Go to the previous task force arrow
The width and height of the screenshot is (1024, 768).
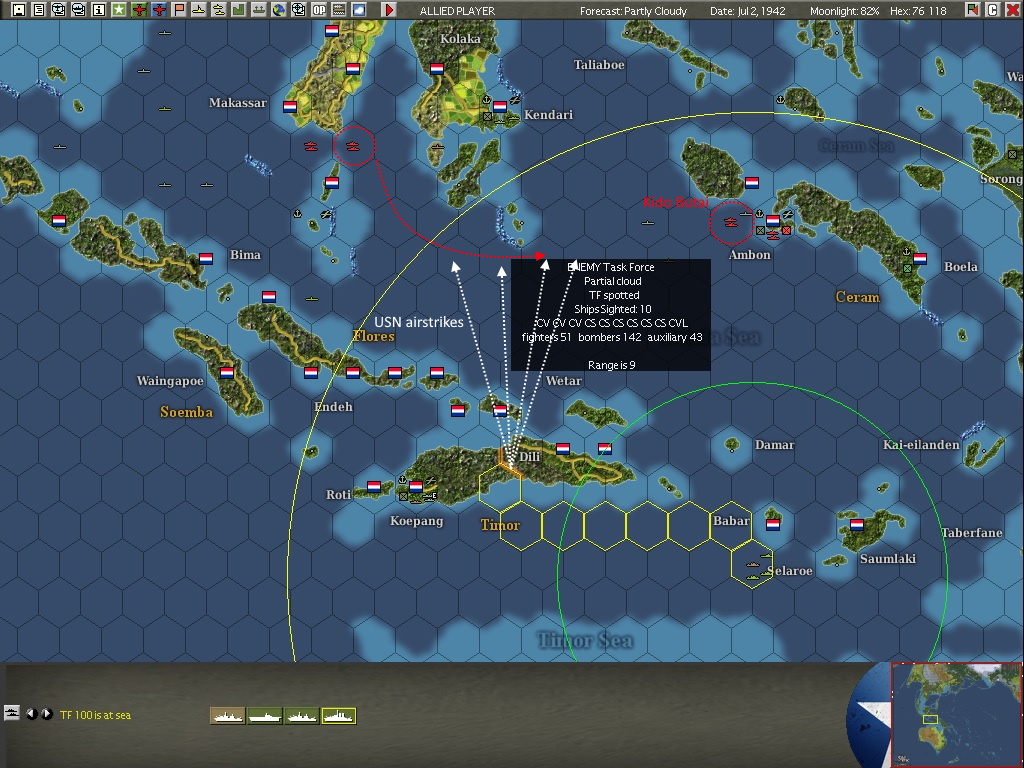pyautogui.click(x=31, y=714)
